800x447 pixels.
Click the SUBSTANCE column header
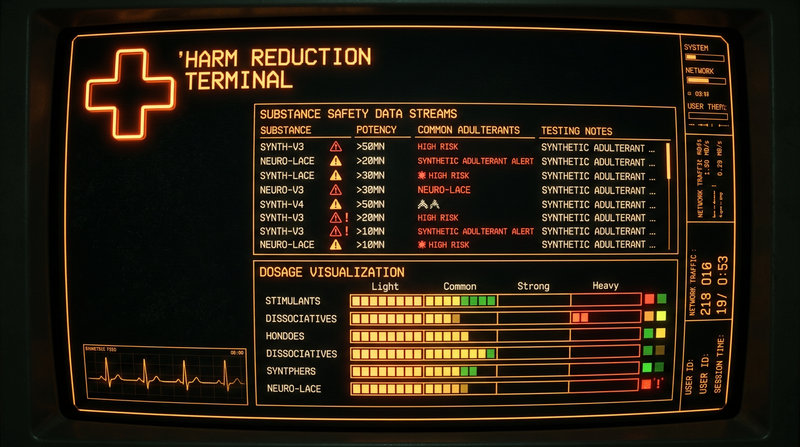point(285,130)
